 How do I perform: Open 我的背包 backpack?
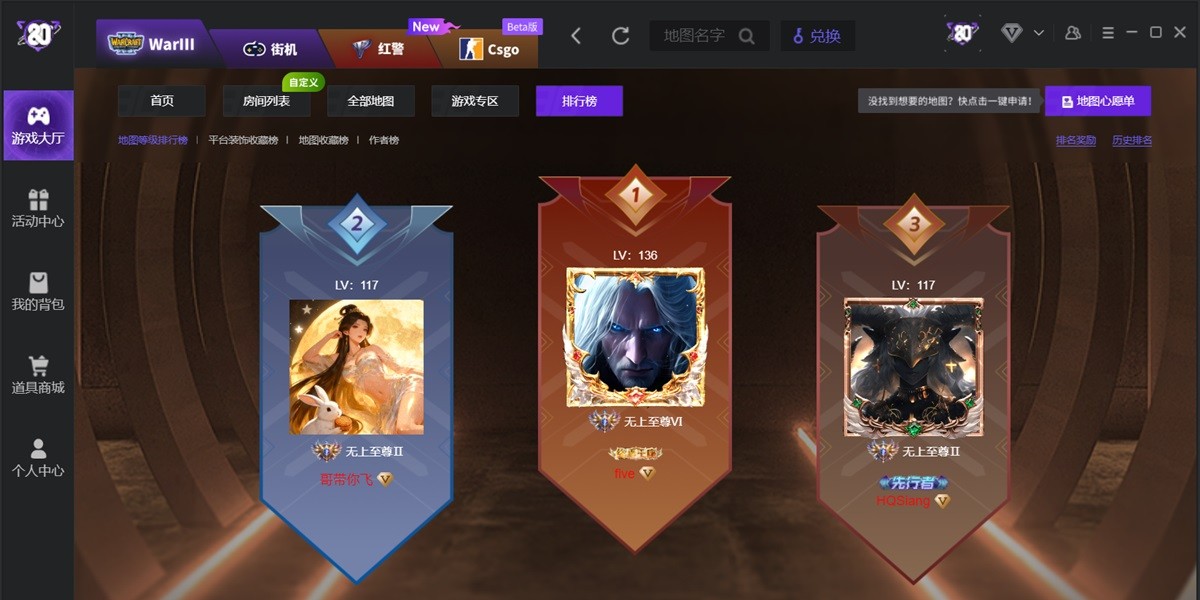38,291
